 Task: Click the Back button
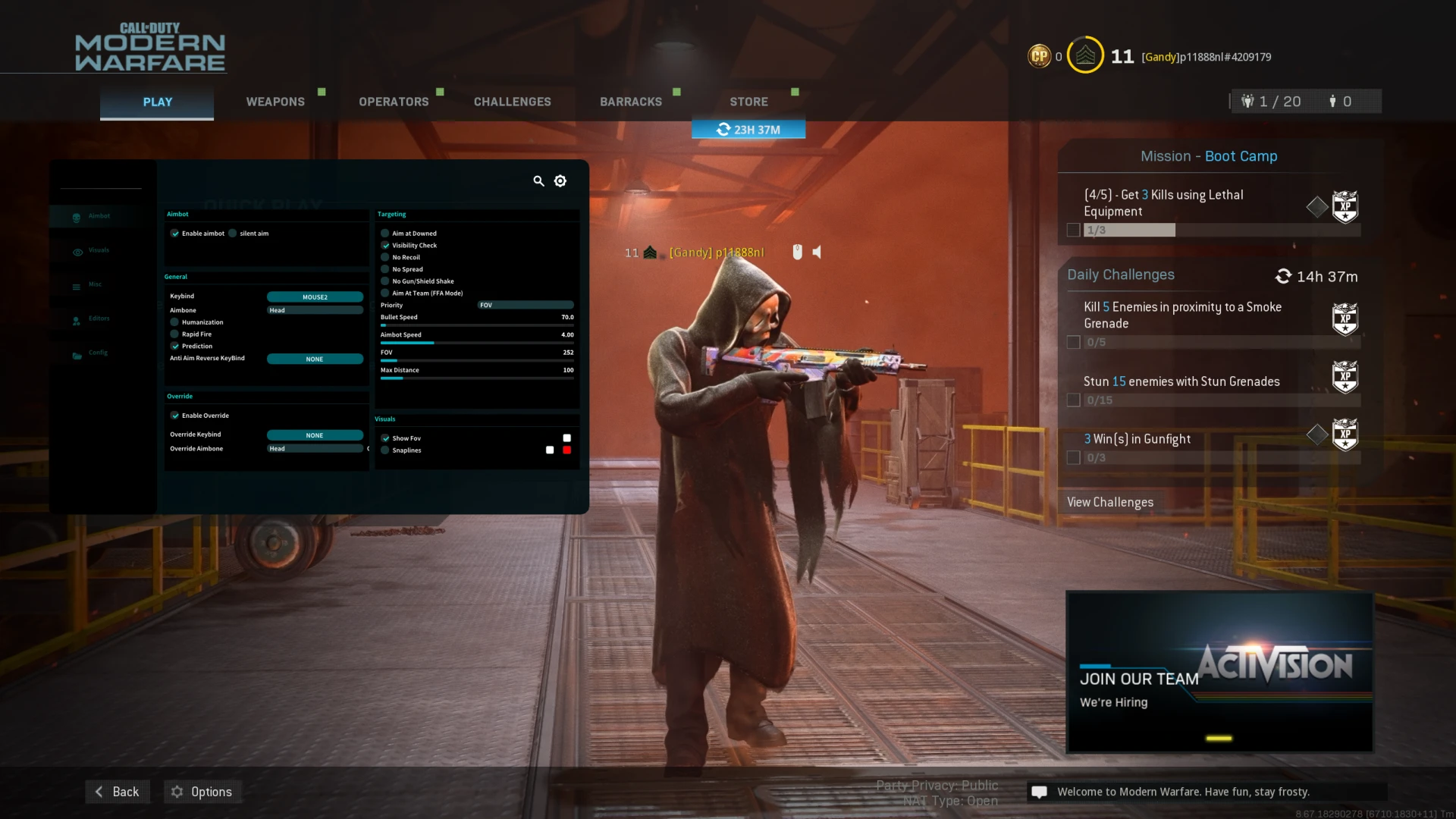point(118,792)
